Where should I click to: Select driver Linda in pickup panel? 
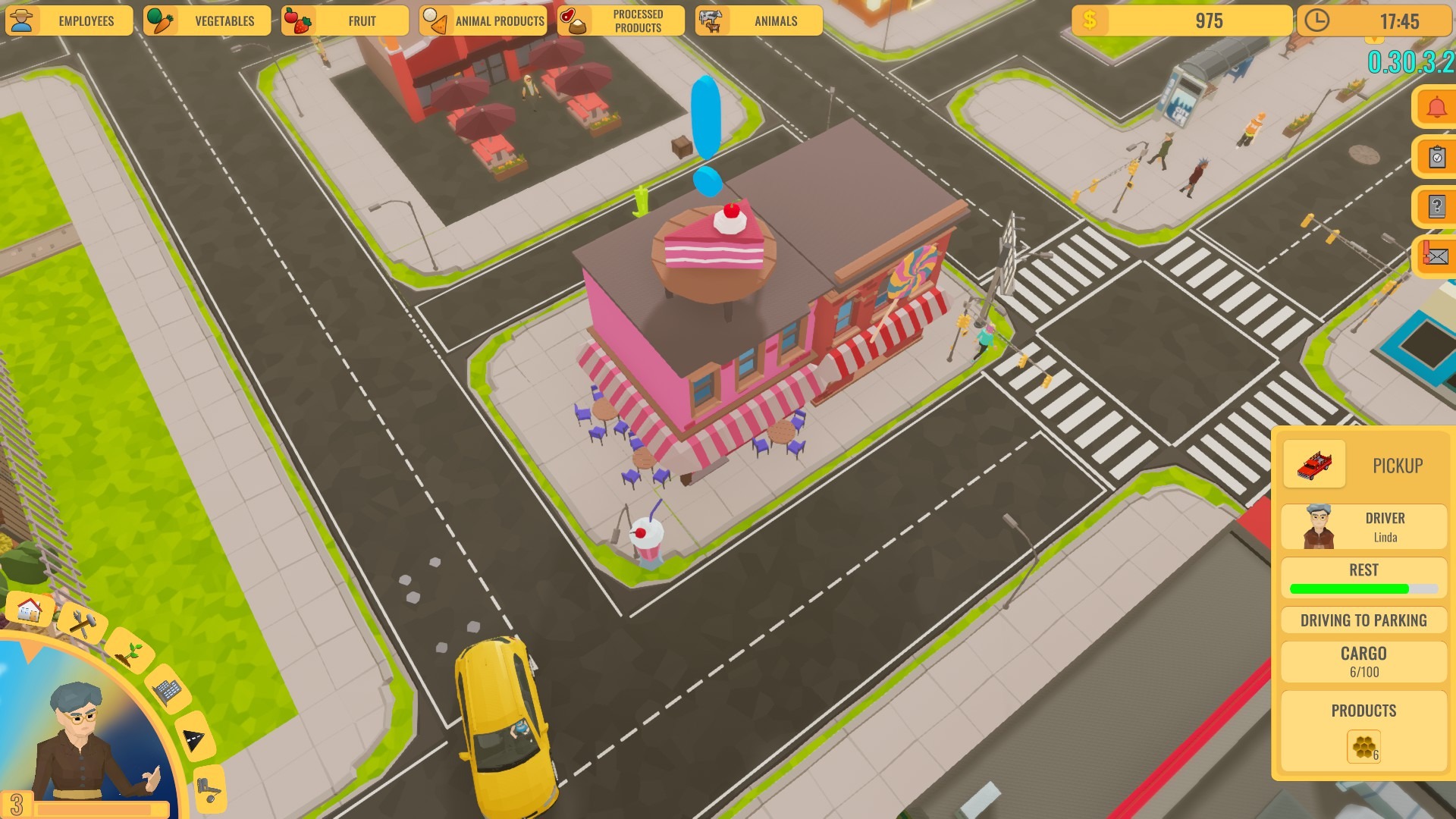click(x=1363, y=526)
